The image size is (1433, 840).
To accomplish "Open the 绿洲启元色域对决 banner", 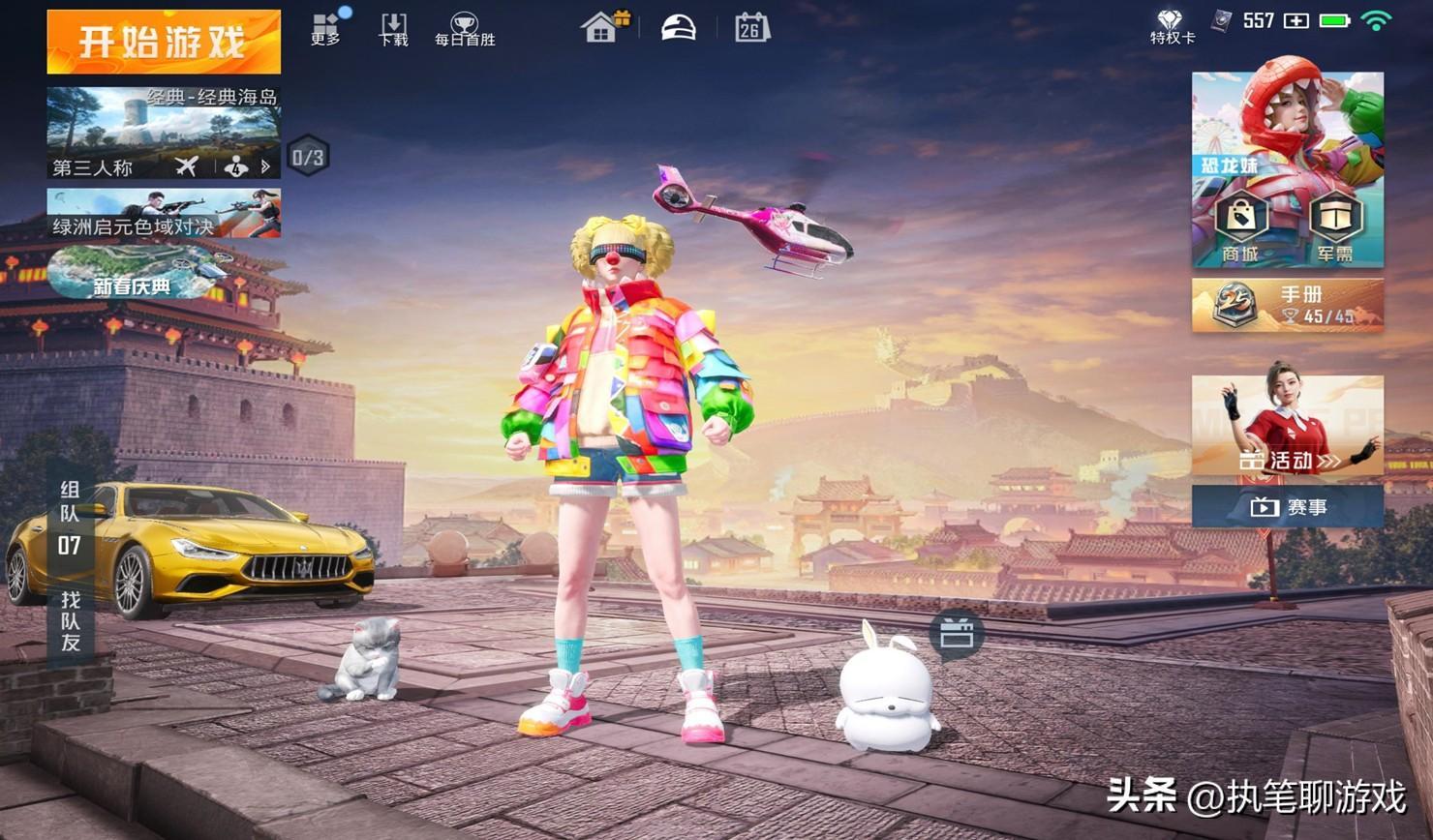I will (164, 213).
